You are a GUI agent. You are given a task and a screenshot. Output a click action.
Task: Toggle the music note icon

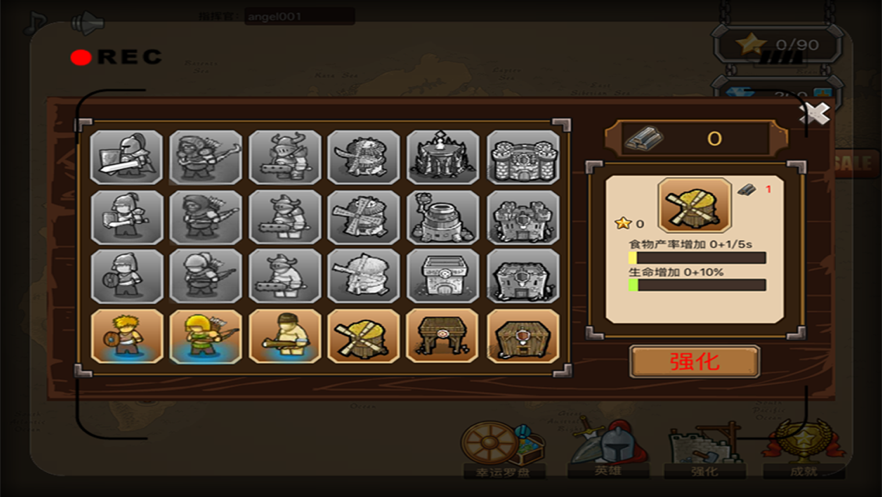36,21
